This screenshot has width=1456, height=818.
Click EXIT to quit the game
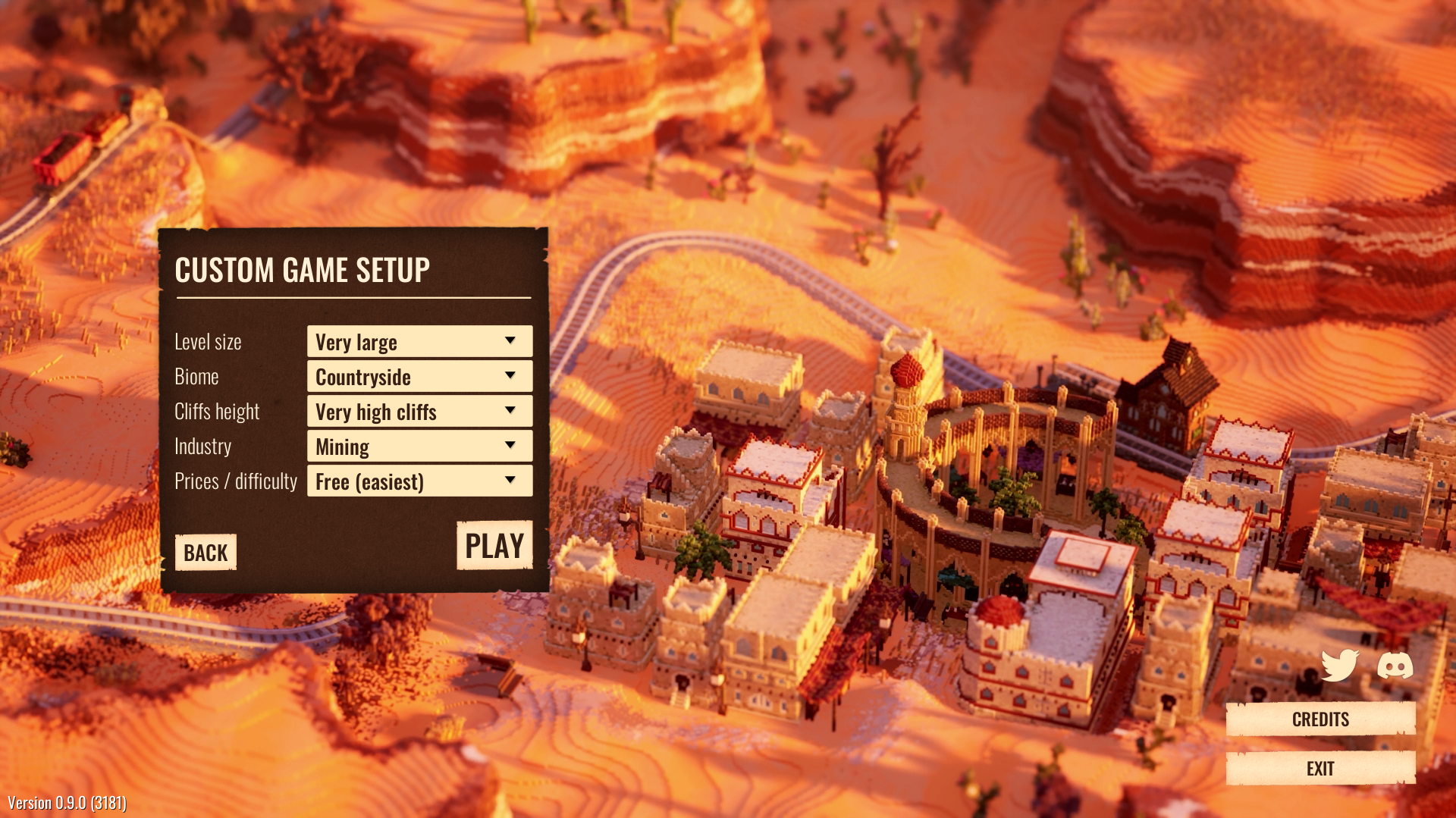(x=1320, y=769)
